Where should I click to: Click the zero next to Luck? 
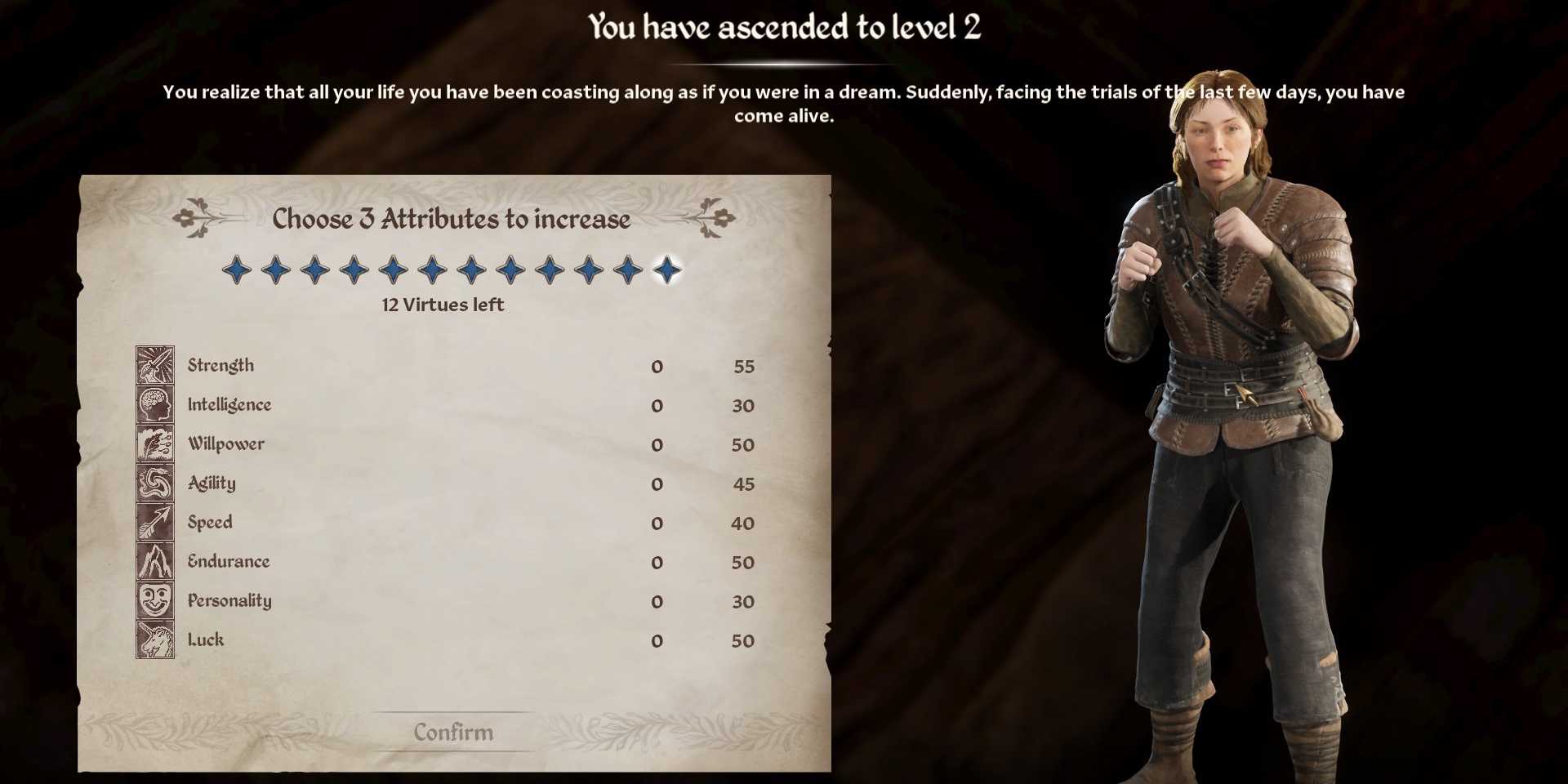(657, 641)
